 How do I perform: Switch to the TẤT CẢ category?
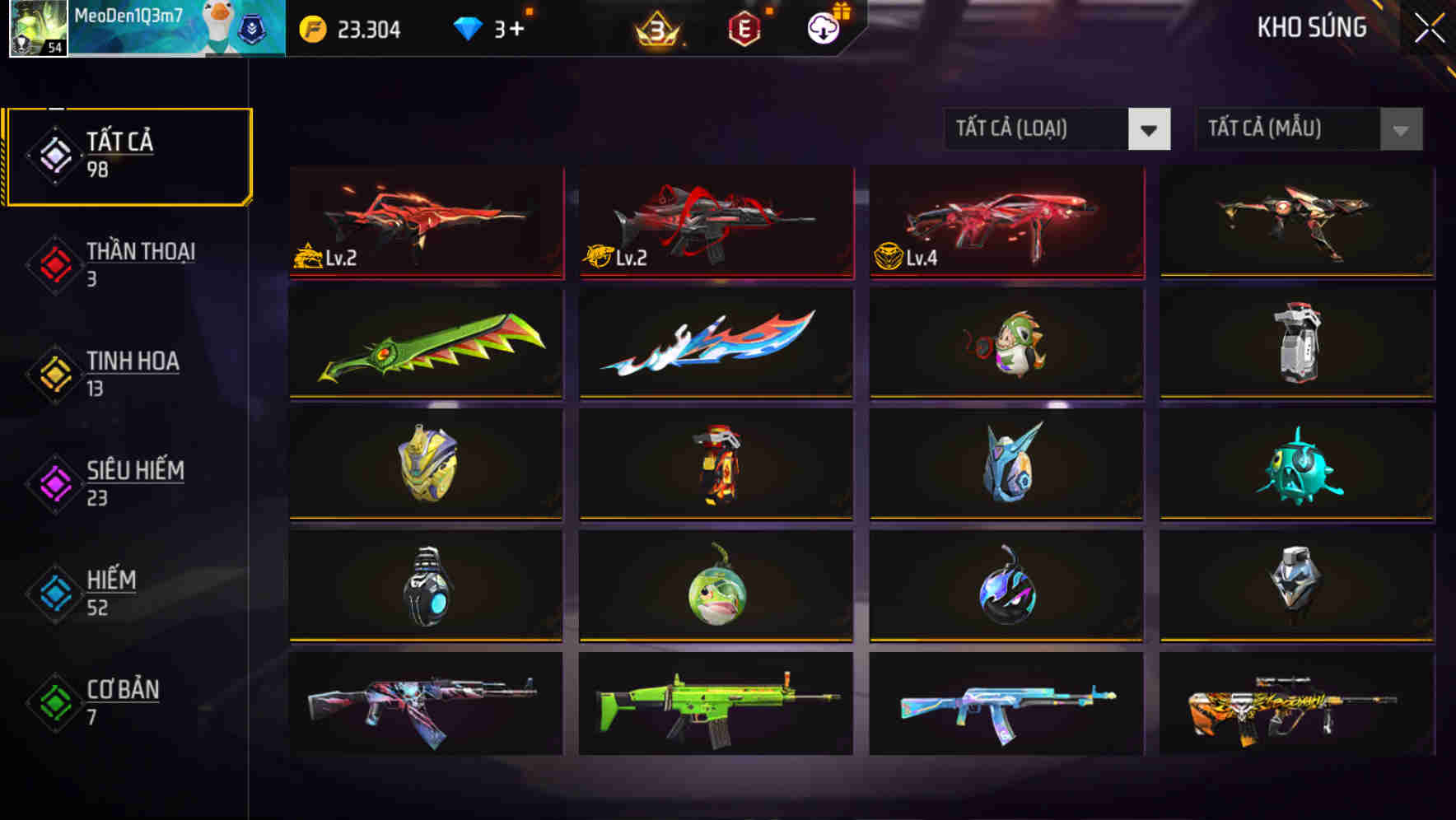point(128,155)
